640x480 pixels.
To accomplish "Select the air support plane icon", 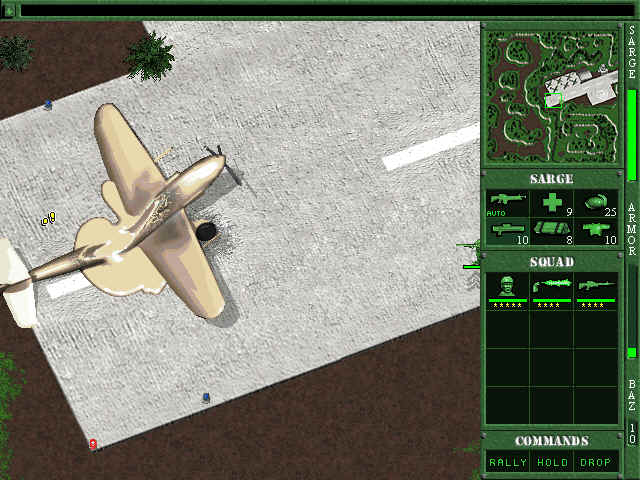I will [x=596, y=233].
